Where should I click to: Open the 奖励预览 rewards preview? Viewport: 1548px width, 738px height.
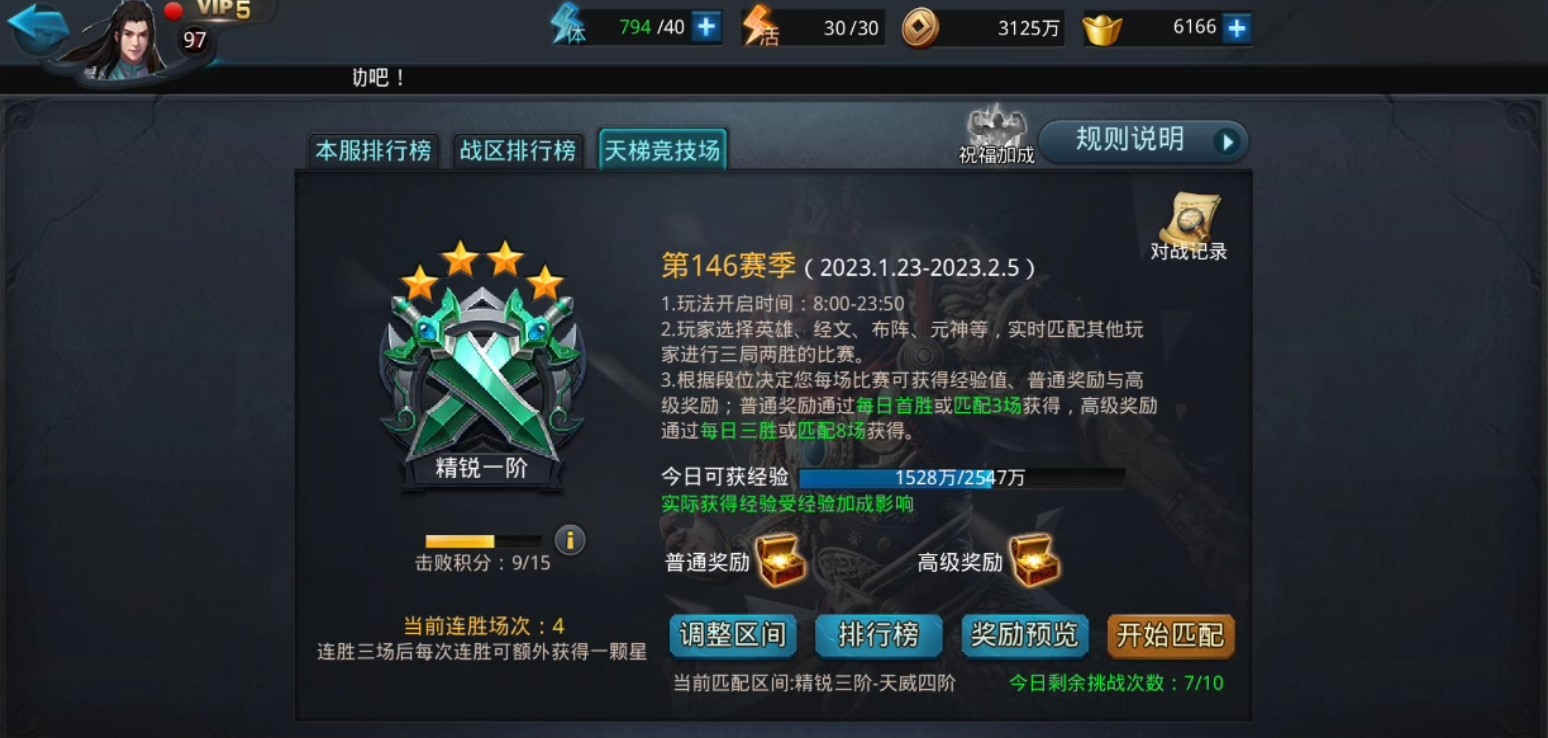pos(1024,636)
